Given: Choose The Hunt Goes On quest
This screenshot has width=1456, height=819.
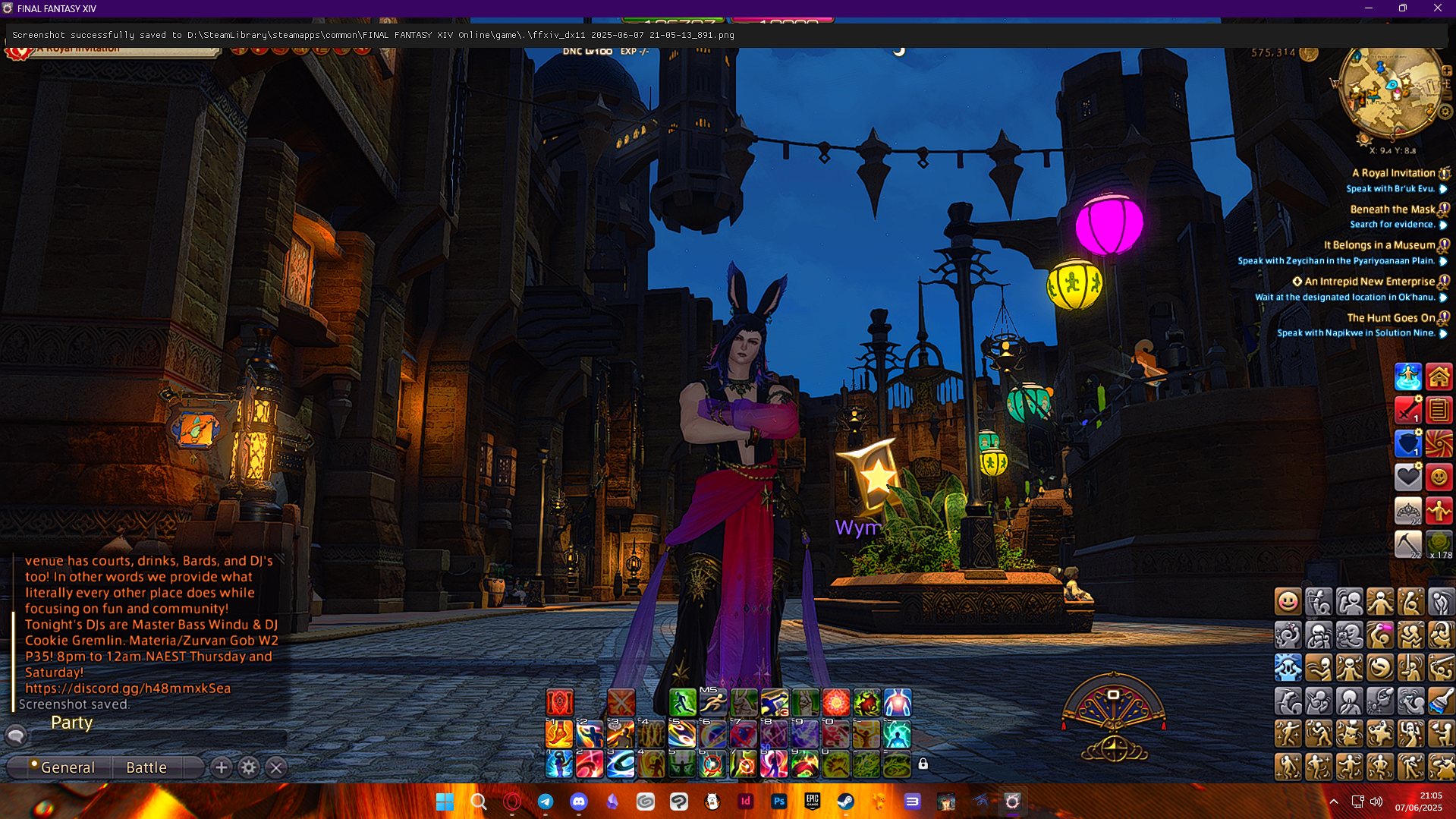Looking at the screenshot, I should pyautogui.click(x=1391, y=318).
